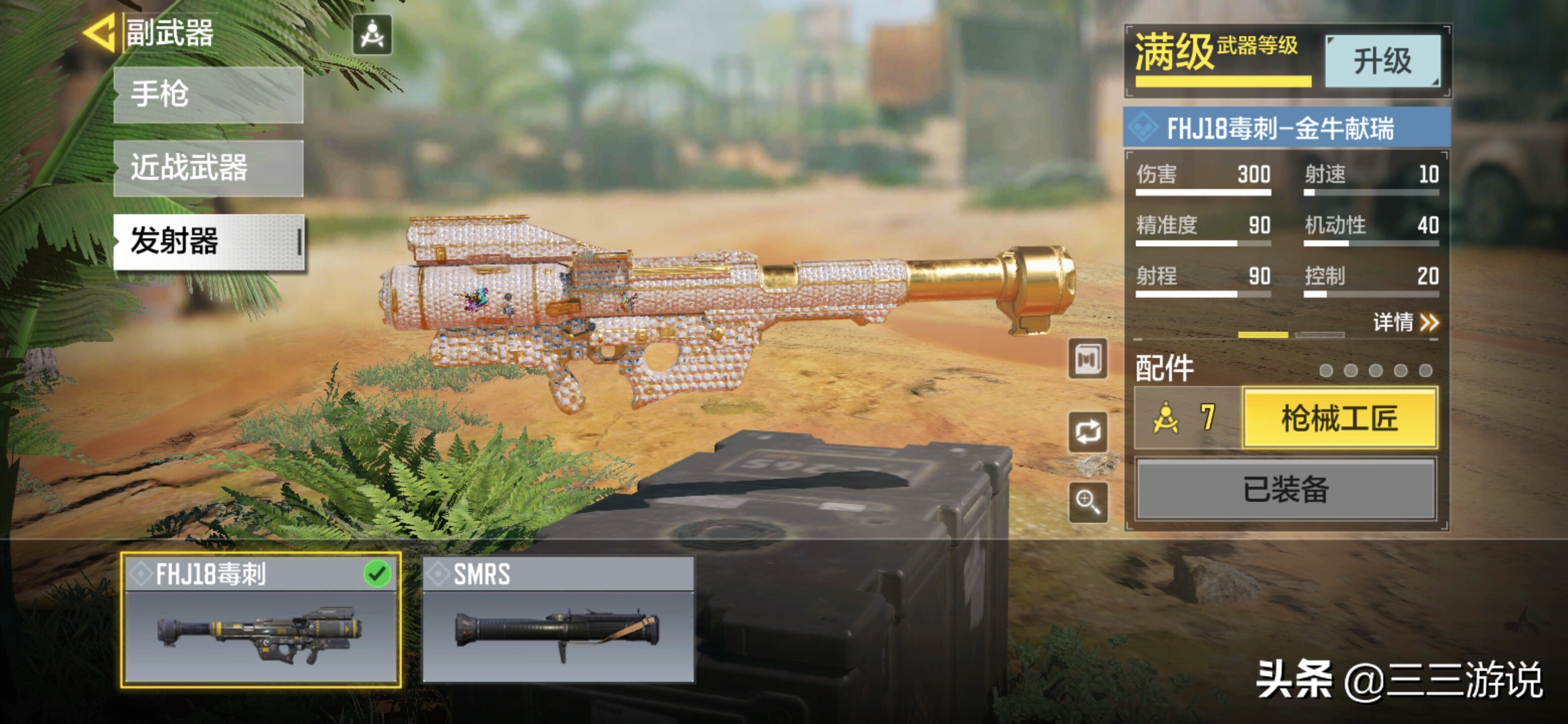
Task: Click the 升级 upgrade button
Action: (x=1382, y=61)
